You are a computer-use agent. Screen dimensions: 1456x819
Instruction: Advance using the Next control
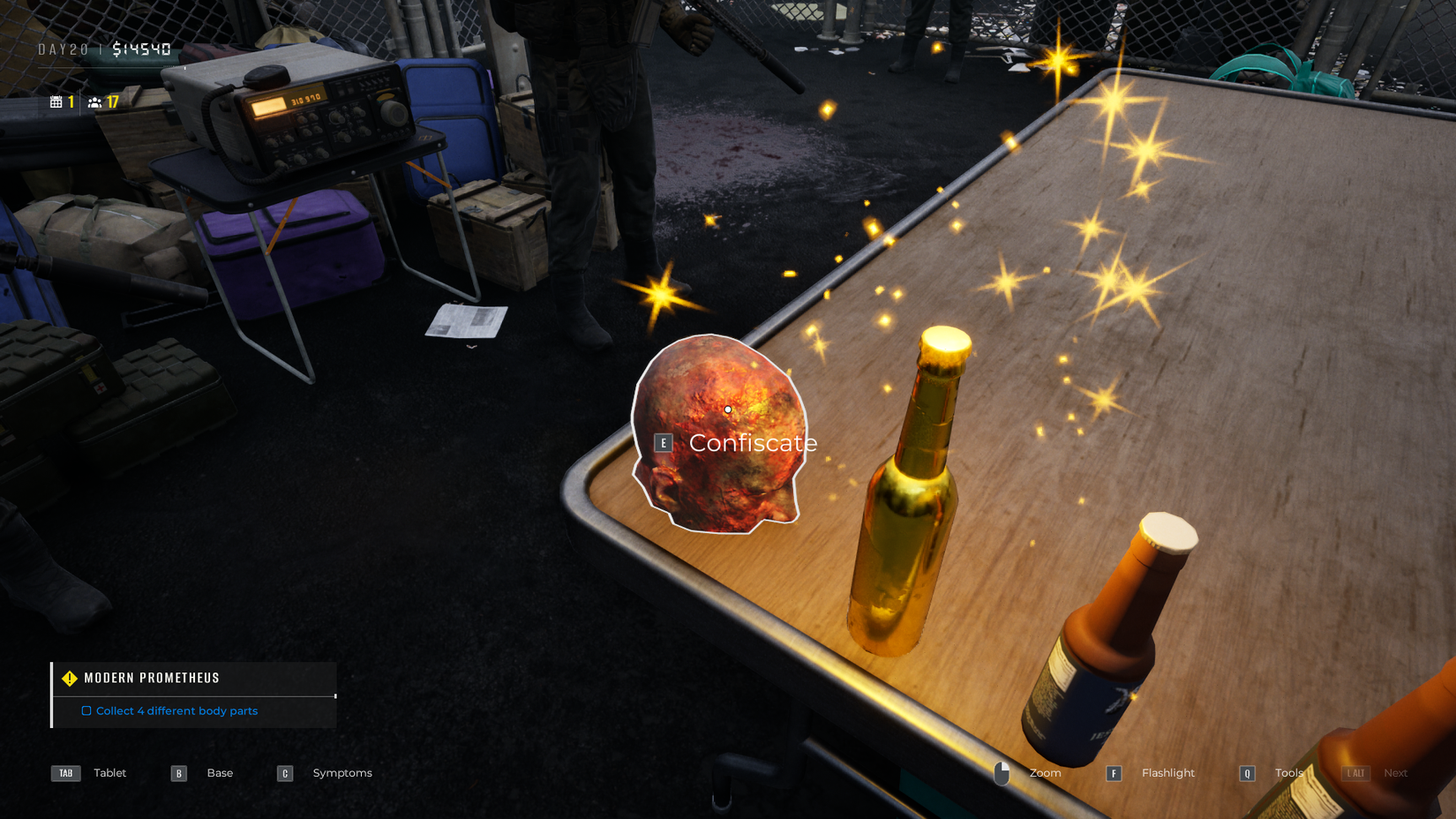click(x=1395, y=772)
